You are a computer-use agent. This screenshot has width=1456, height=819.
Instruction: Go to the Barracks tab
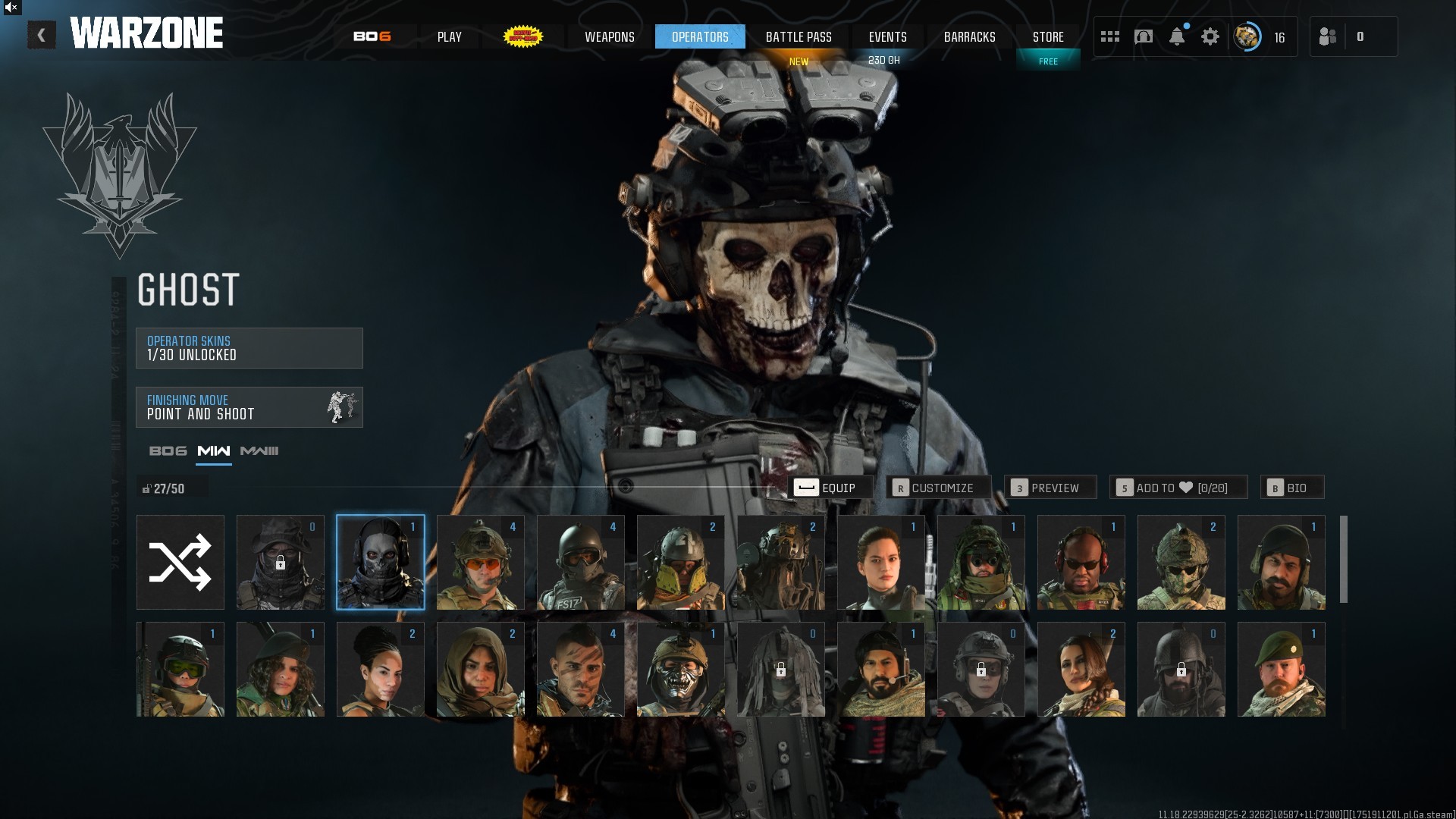point(969,36)
